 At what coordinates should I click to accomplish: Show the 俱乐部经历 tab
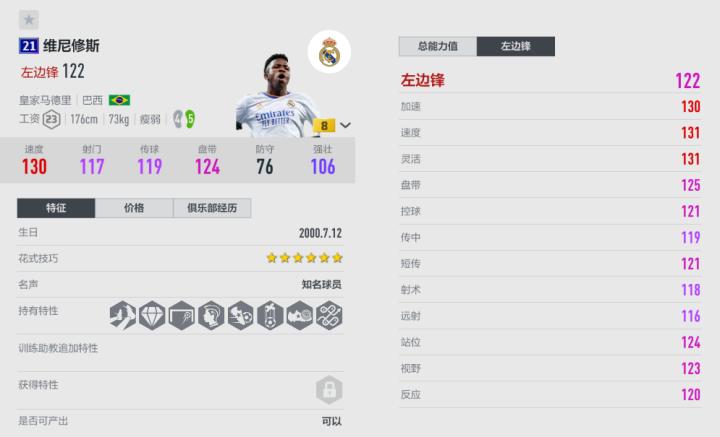pos(211,208)
